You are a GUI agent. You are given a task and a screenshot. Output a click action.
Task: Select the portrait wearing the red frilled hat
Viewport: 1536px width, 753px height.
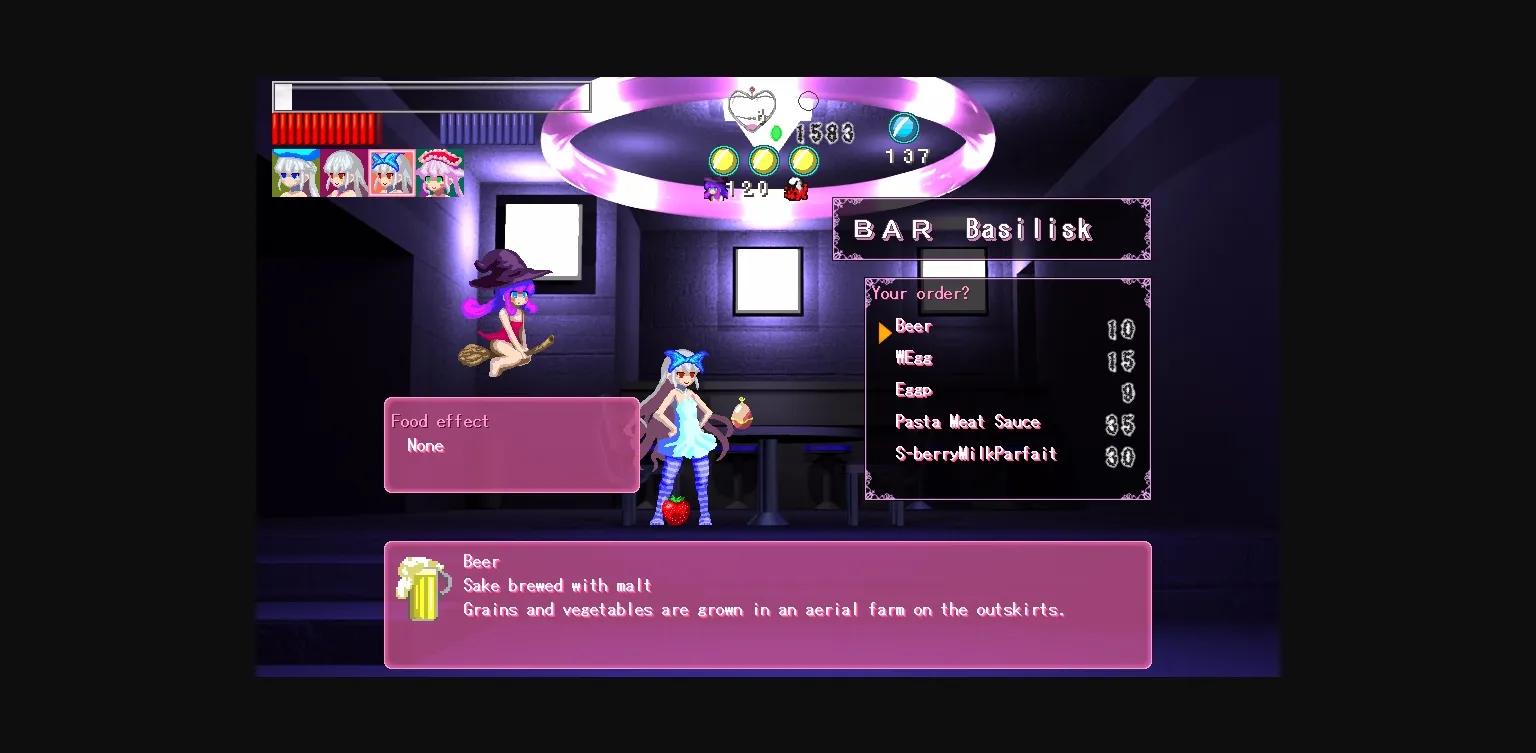point(442,173)
